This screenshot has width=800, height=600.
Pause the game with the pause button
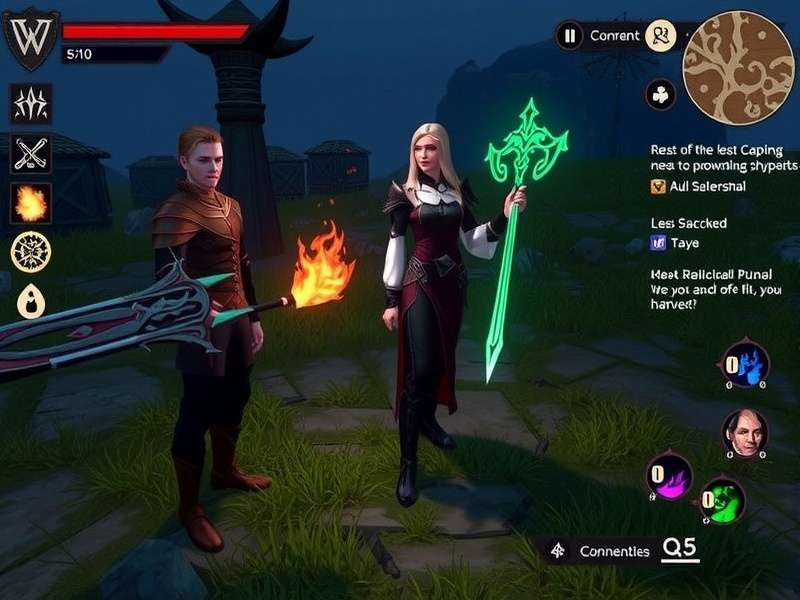[x=569, y=36]
